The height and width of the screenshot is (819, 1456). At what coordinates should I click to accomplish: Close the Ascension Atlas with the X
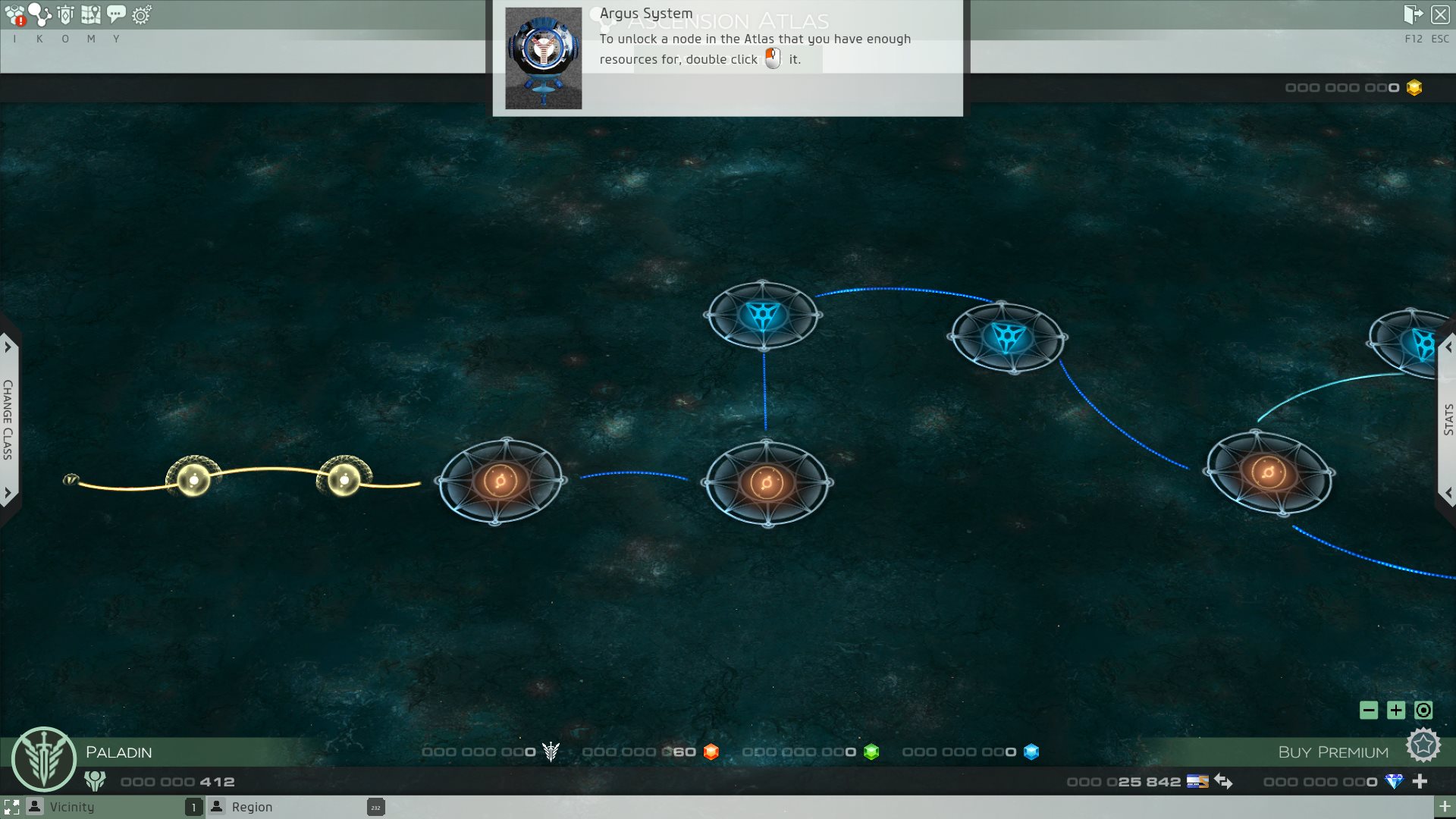pyautogui.click(x=1440, y=15)
